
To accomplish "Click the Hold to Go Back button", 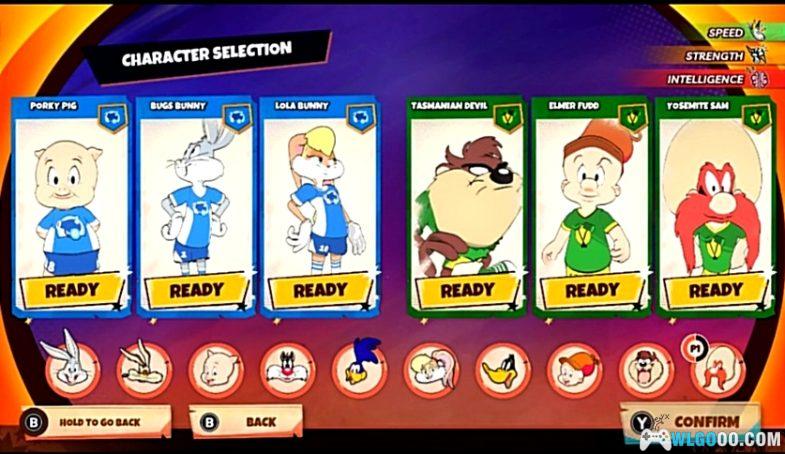I will [97, 422].
